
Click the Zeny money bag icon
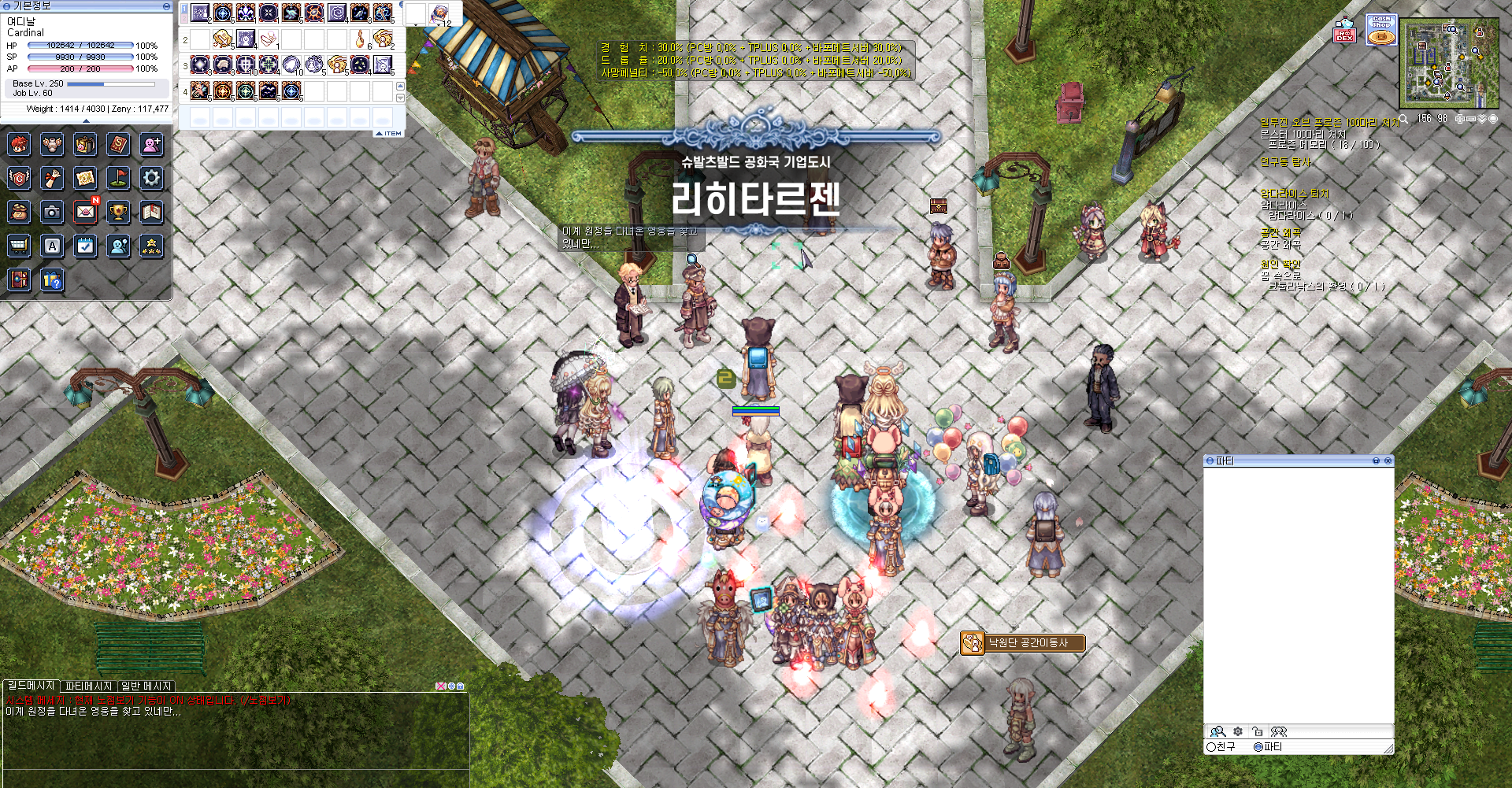pyautogui.click(x=19, y=213)
